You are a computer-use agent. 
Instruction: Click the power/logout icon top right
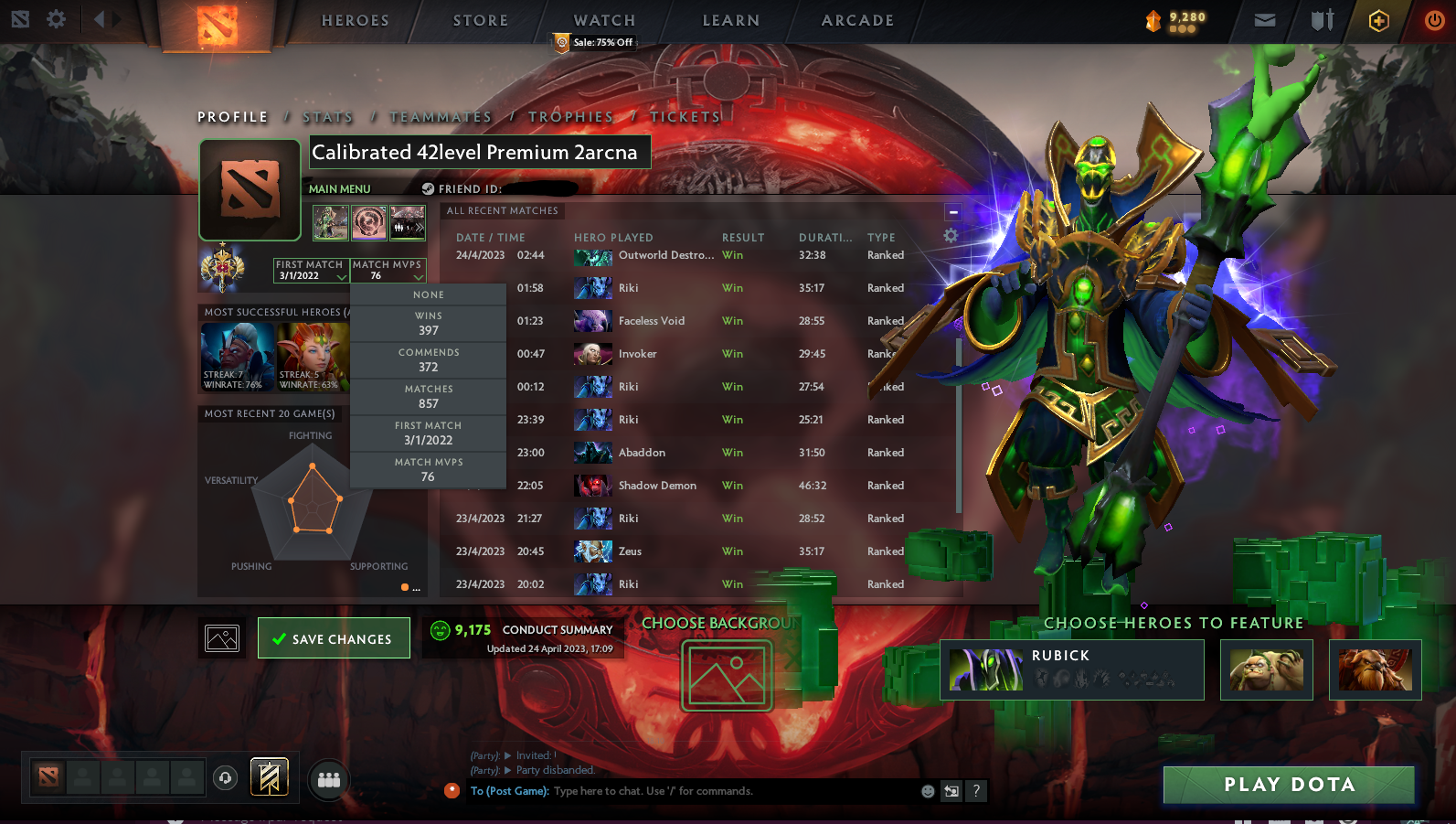tap(1434, 19)
